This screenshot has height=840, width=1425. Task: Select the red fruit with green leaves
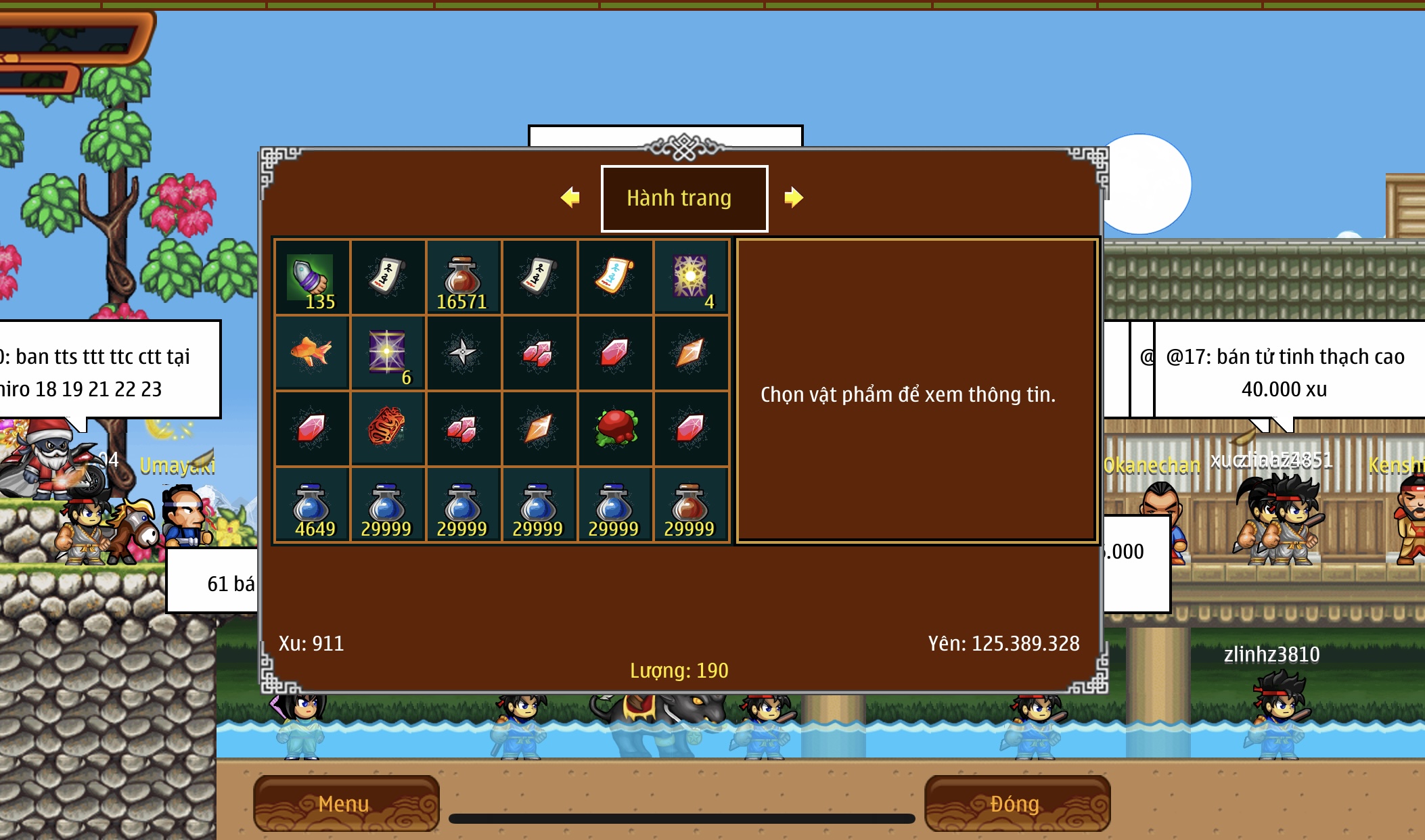(614, 428)
